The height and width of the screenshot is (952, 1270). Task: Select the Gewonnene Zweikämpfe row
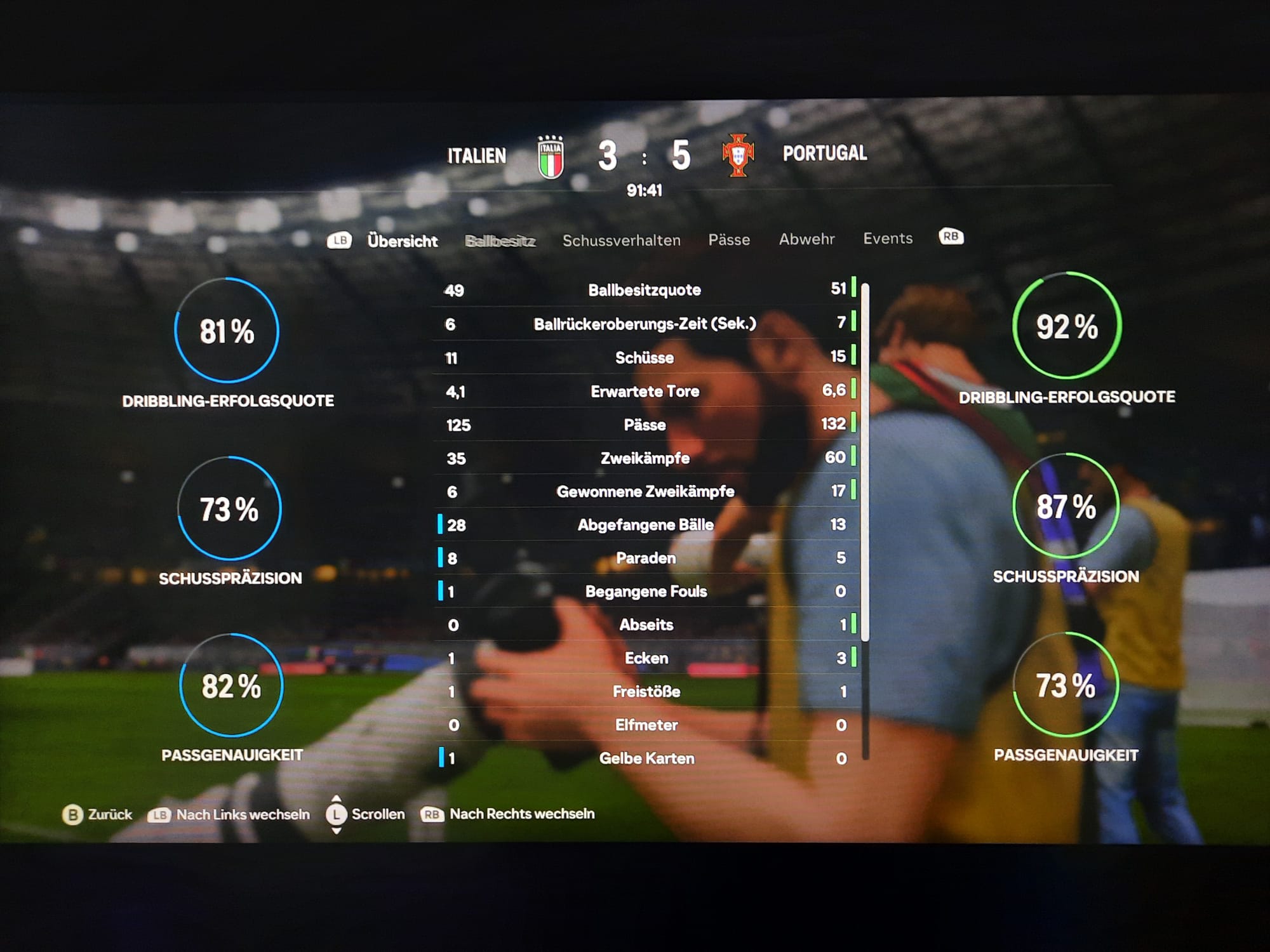pyautogui.click(x=645, y=491)
